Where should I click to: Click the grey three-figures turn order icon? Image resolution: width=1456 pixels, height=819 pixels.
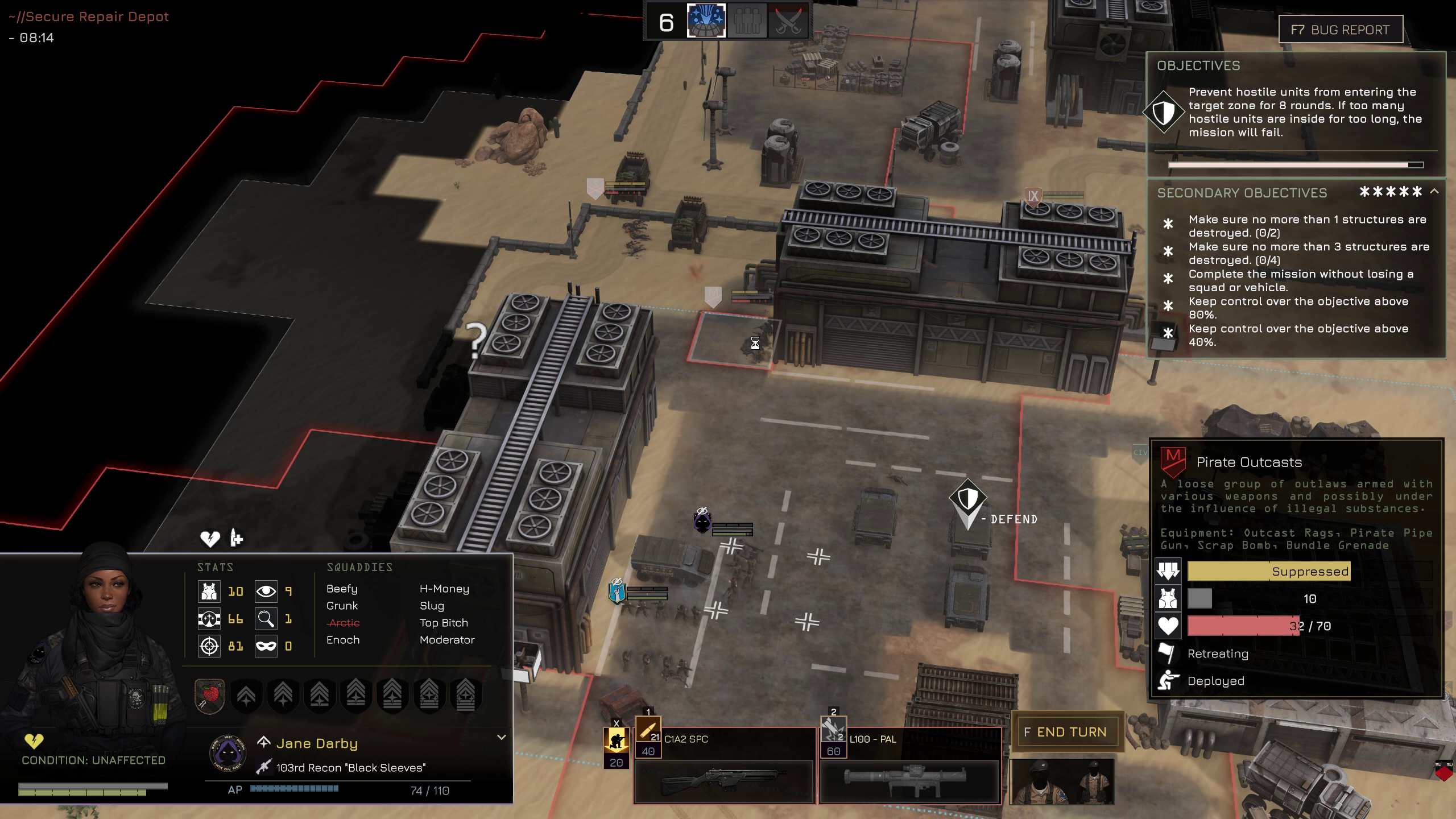click(x=747, y=22)
